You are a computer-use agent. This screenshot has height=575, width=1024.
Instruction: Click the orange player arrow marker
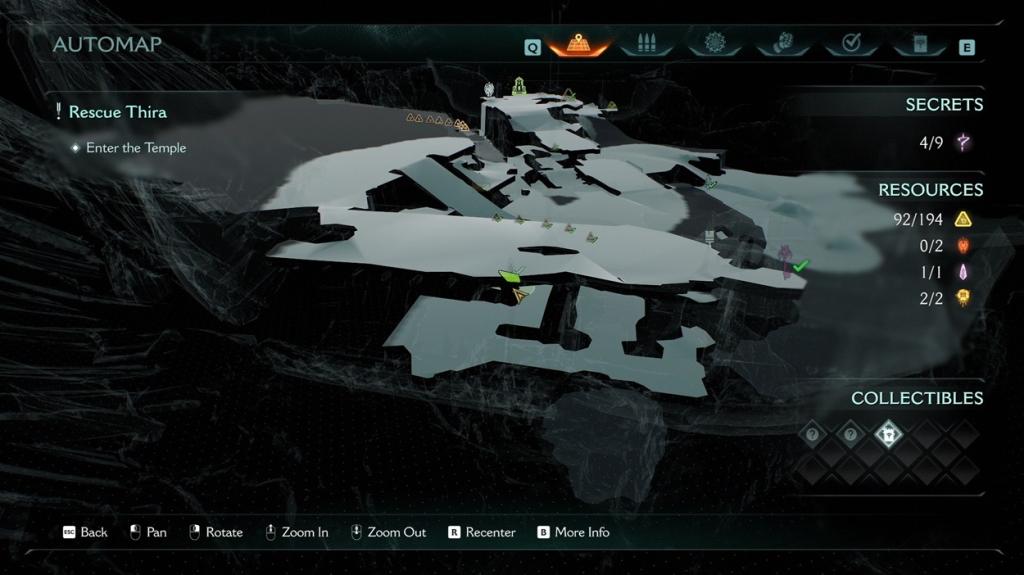(x=519, y=295)
